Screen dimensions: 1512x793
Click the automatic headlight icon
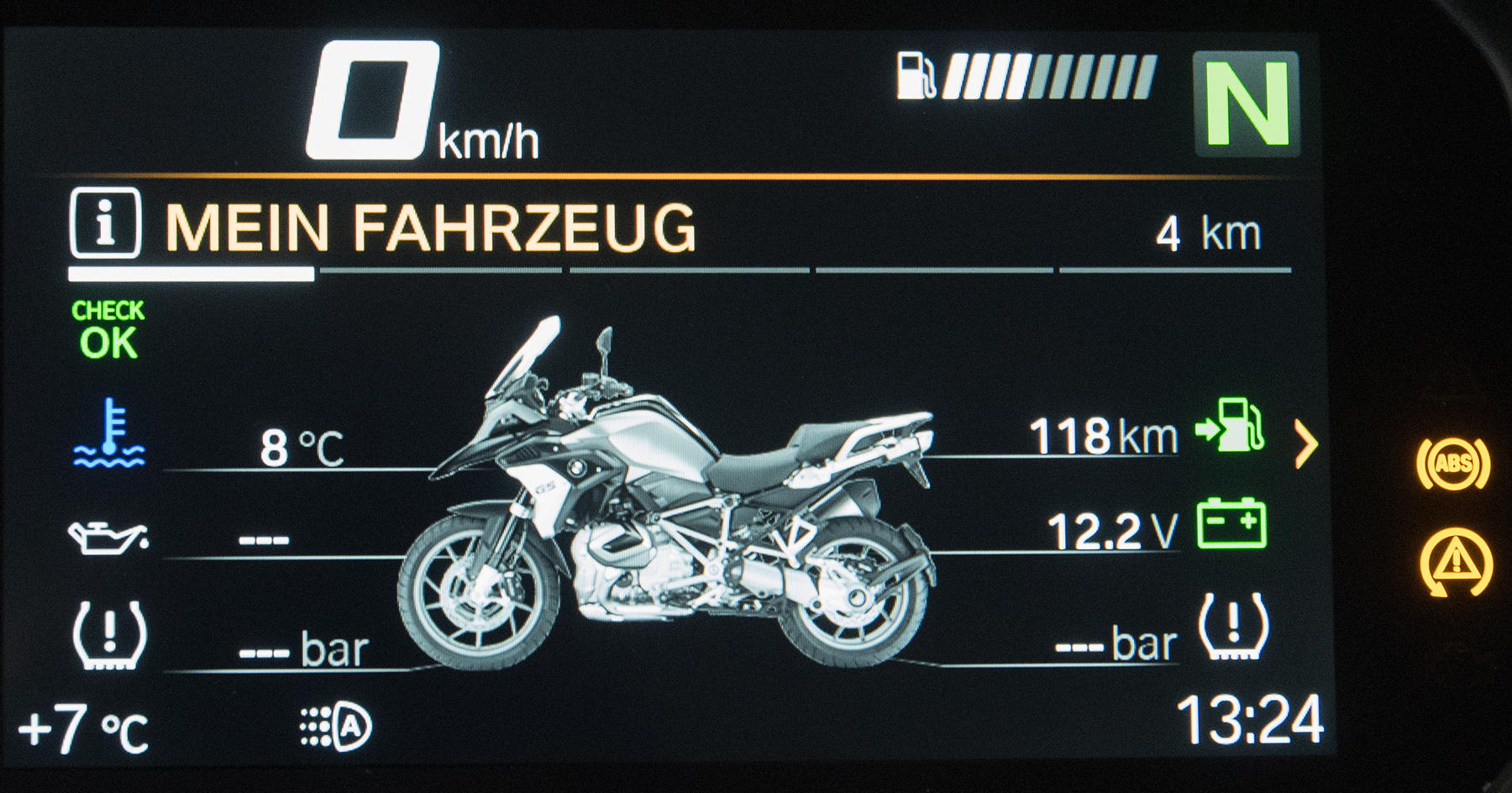[337, 727]
